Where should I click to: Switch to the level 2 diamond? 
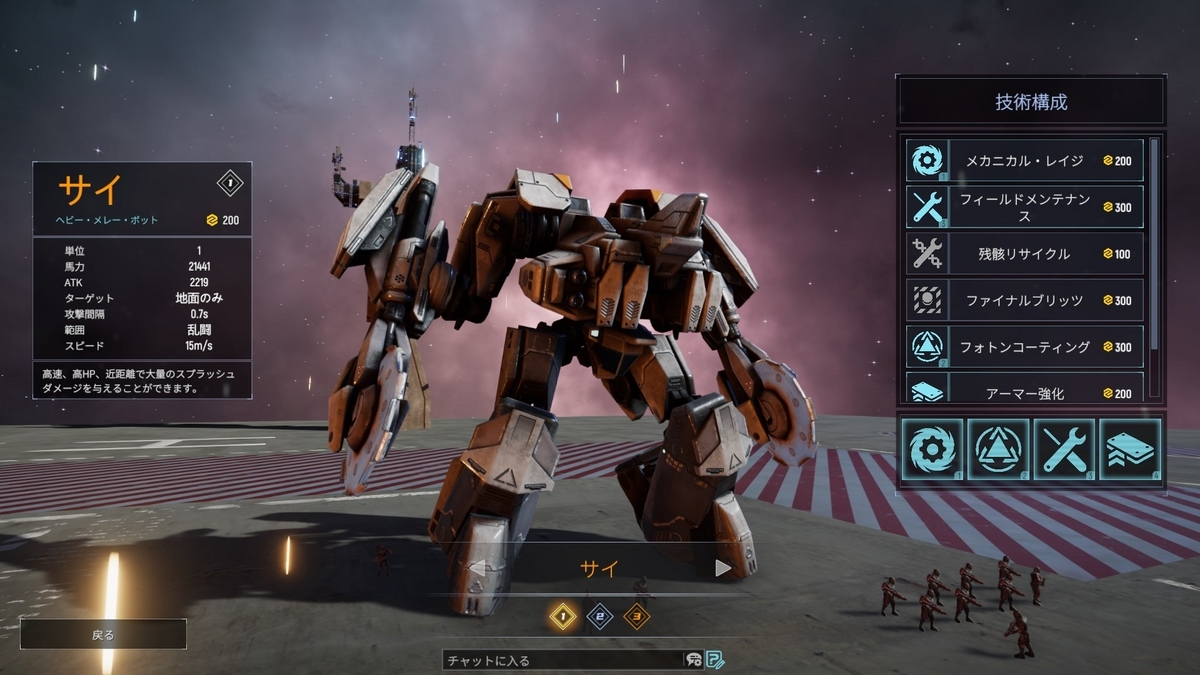tap(599, 617)
